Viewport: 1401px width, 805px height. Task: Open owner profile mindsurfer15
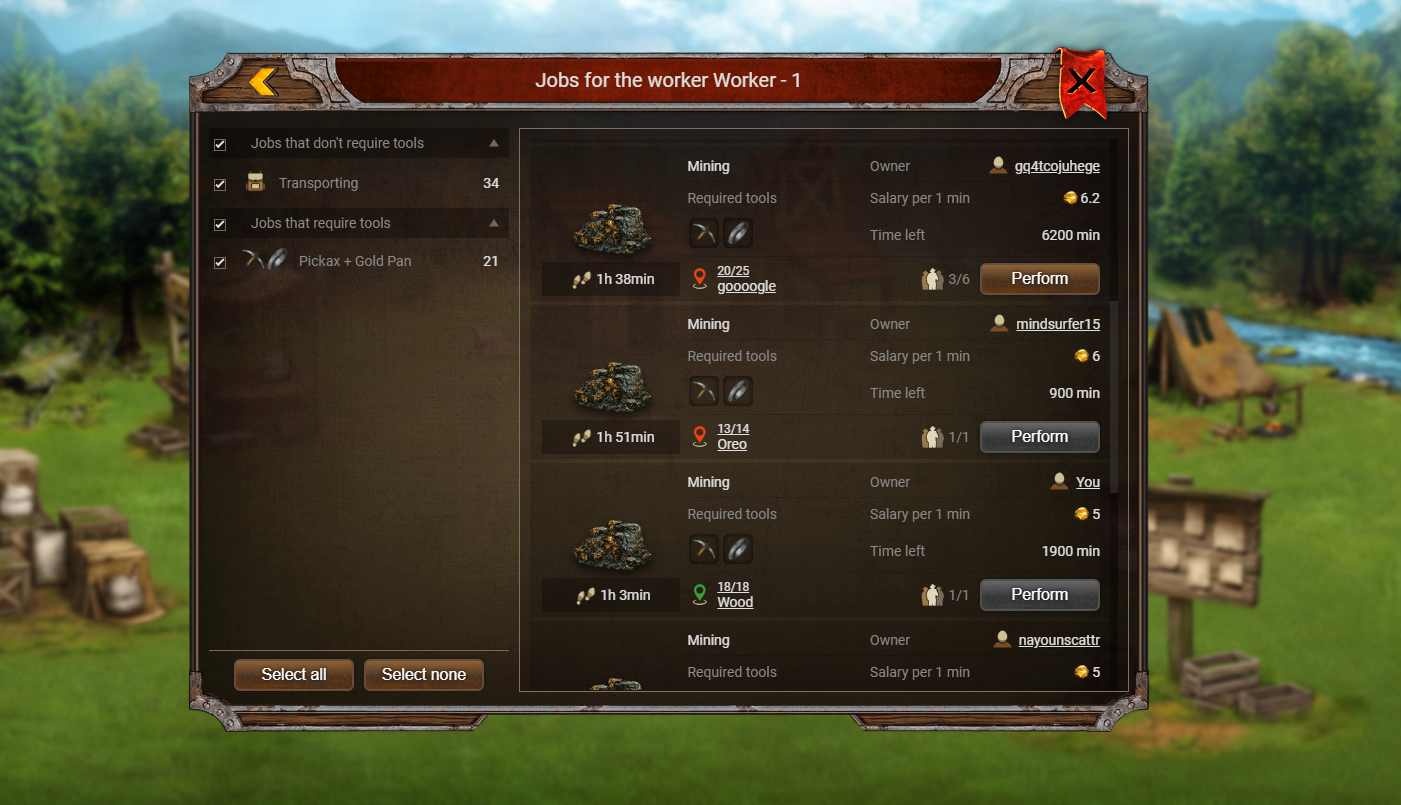(1058, 325)
